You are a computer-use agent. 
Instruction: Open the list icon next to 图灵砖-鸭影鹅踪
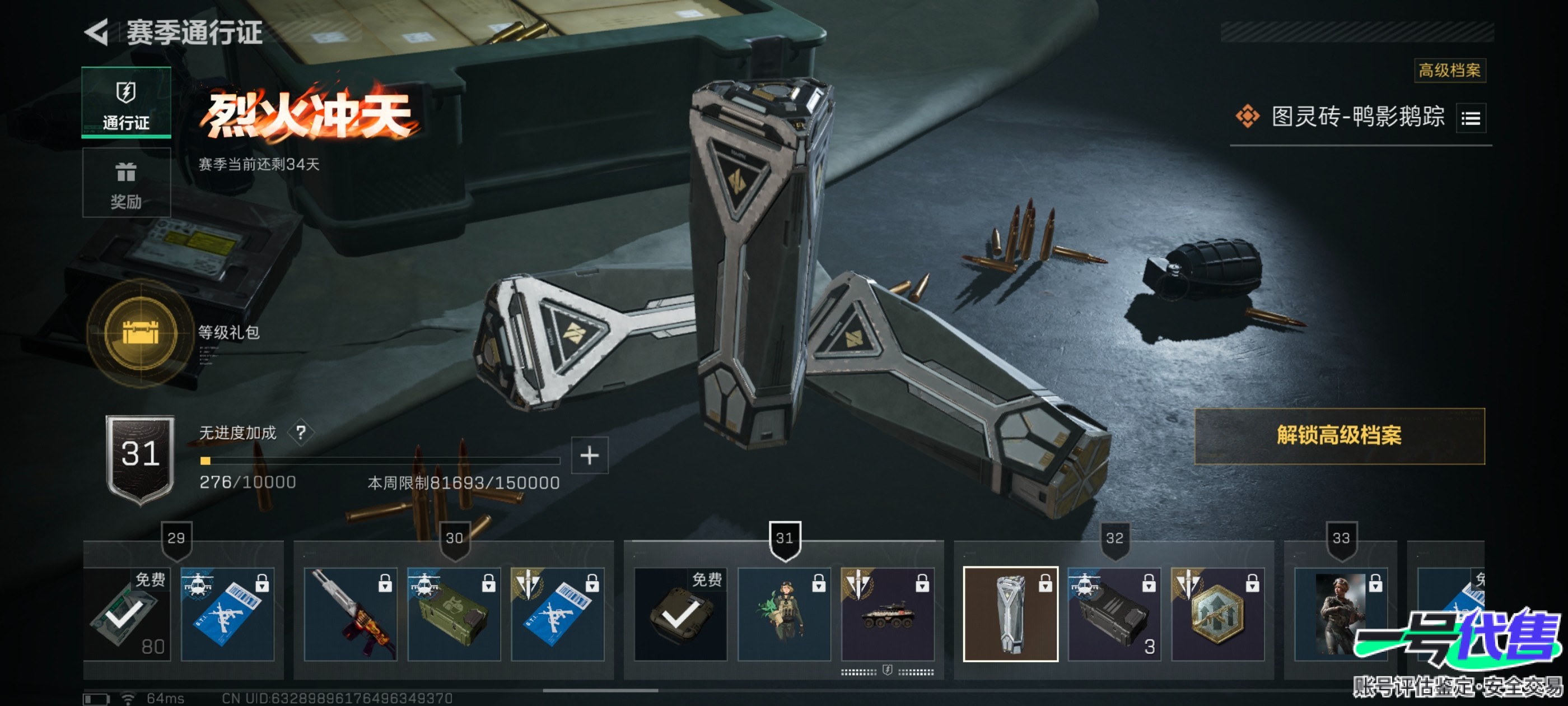click(1471, 118)
